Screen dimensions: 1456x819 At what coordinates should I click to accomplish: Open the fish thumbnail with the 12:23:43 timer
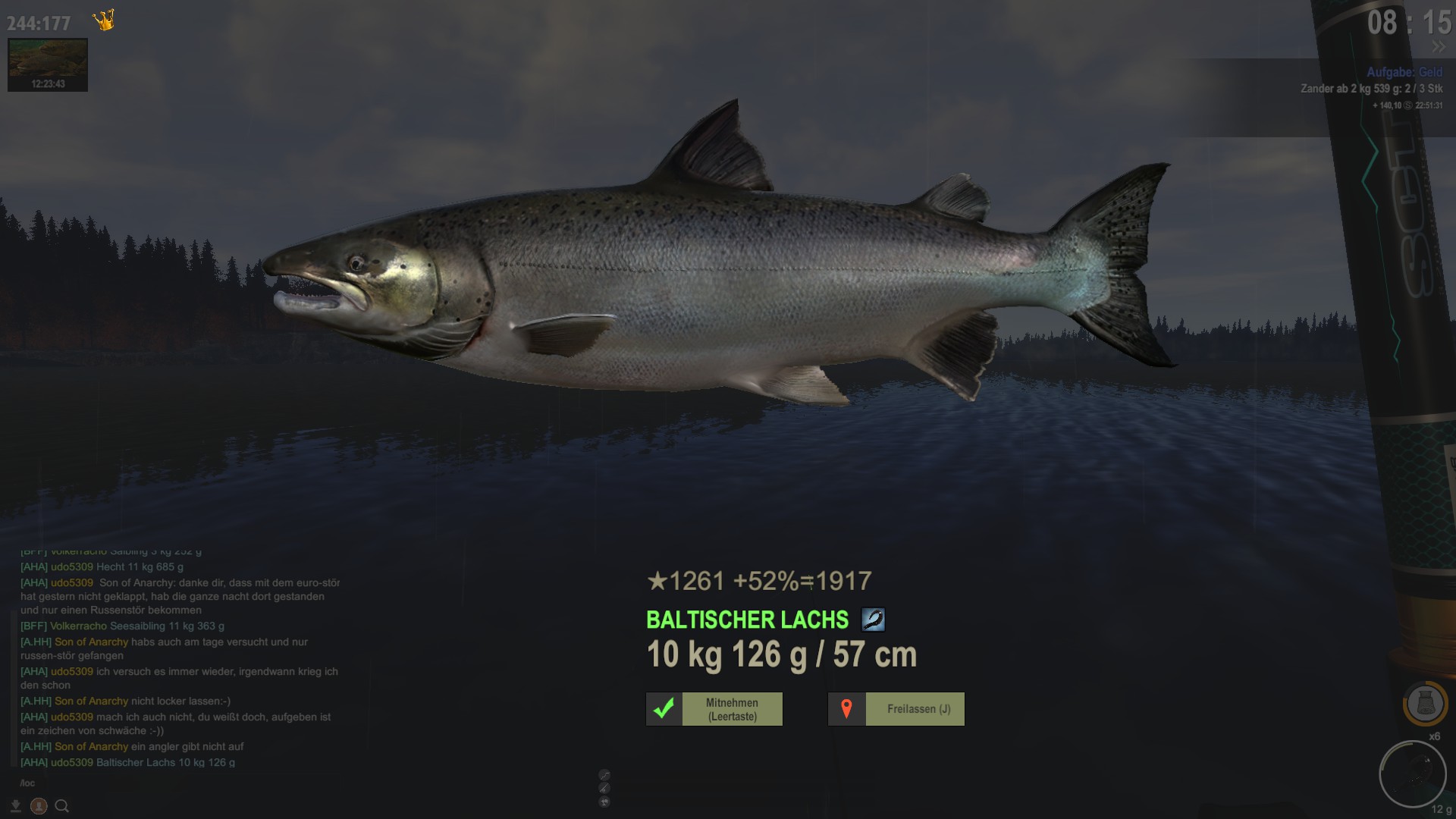pyautogui.click(x=48, y=65)
